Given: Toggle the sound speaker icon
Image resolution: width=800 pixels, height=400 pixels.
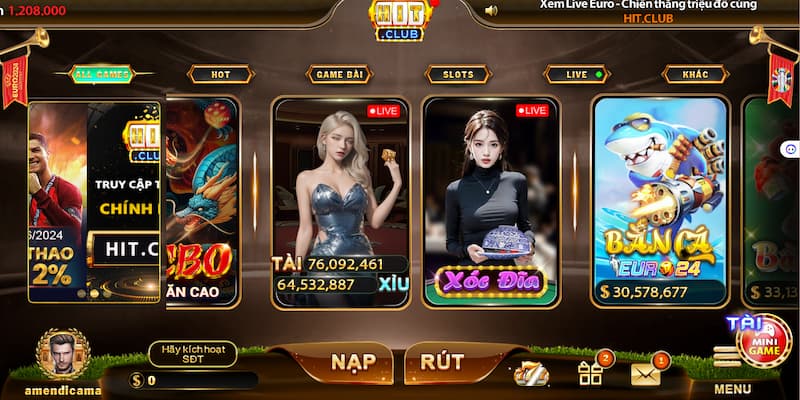Looking at the screenshot, I should pos(491,11).
